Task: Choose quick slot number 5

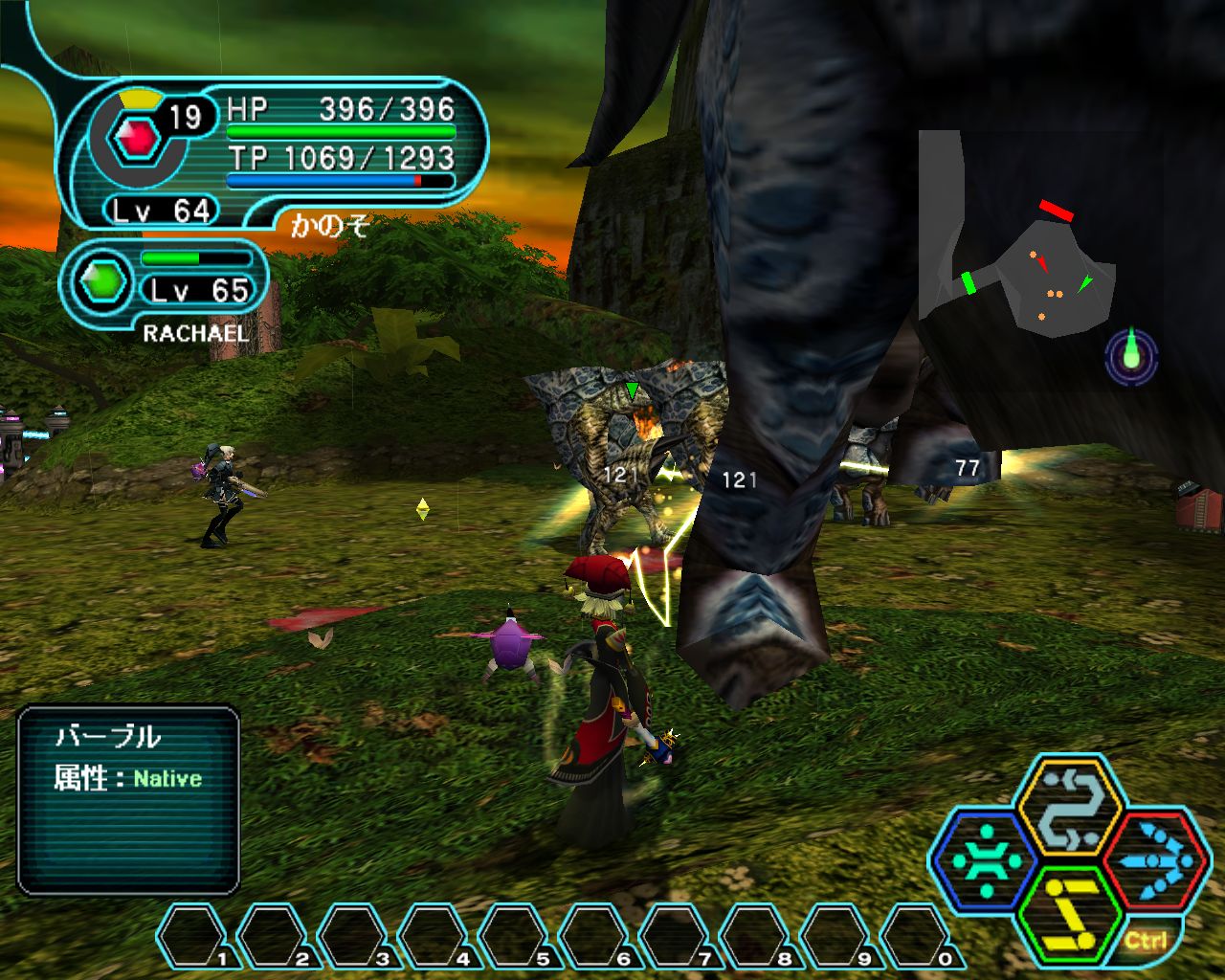Action: 516,936
